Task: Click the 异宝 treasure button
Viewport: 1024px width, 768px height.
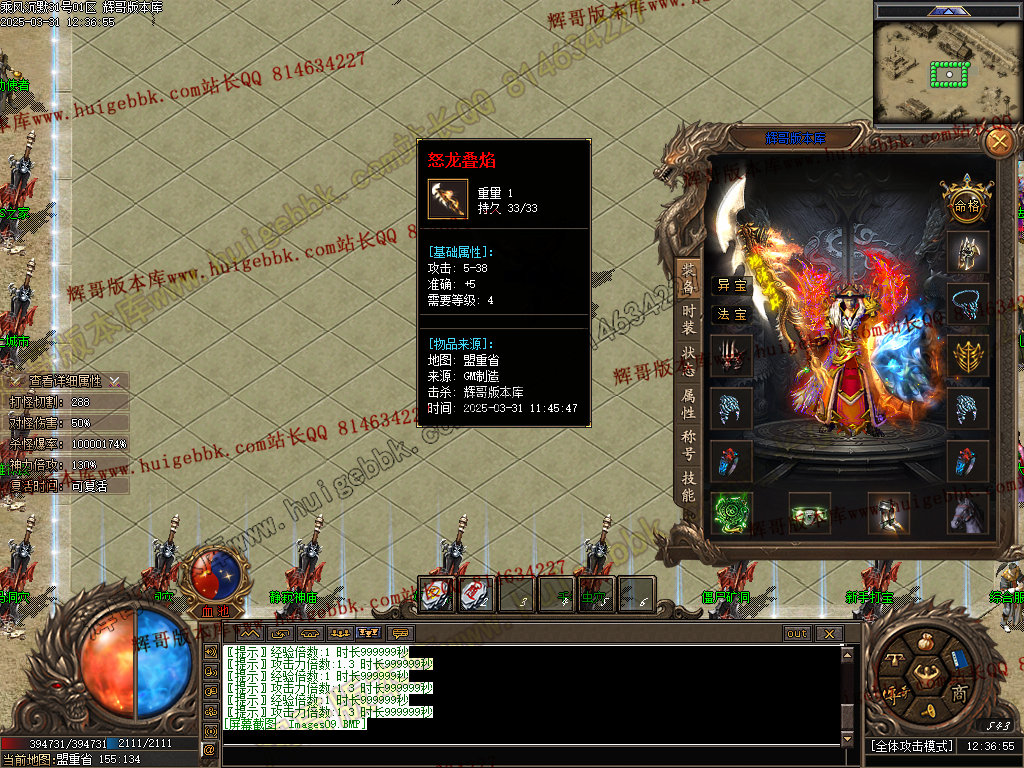Action: point(731,285)
